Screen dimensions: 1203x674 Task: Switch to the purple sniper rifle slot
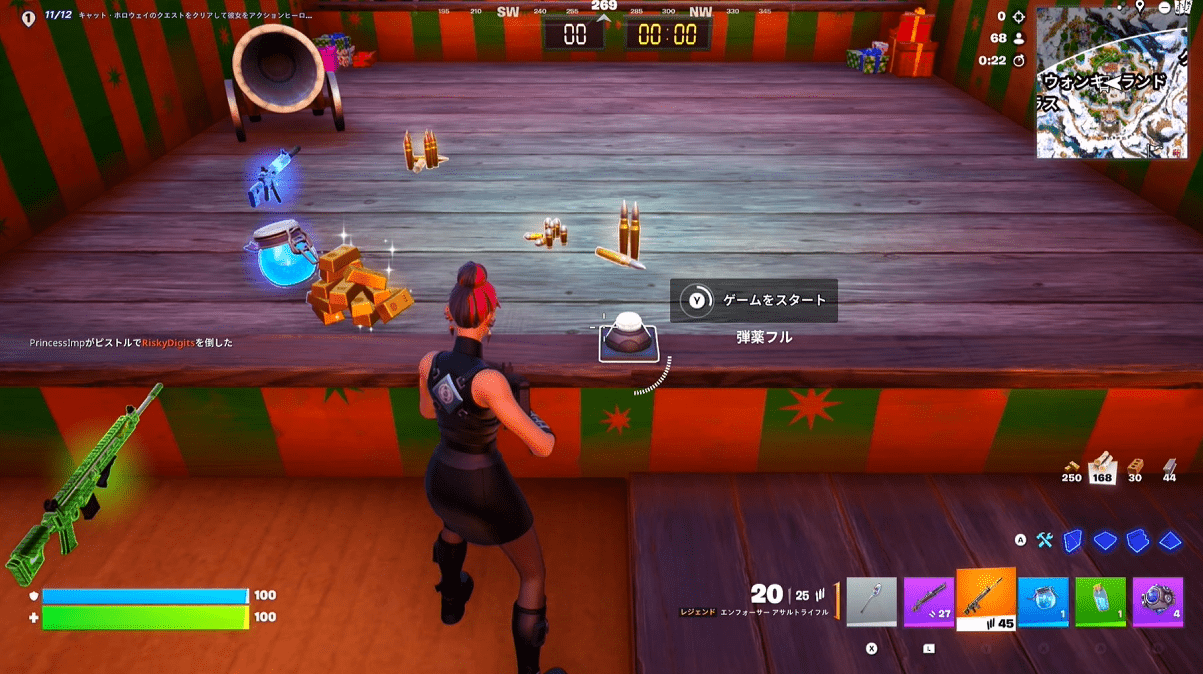click(x=929, y=602)
